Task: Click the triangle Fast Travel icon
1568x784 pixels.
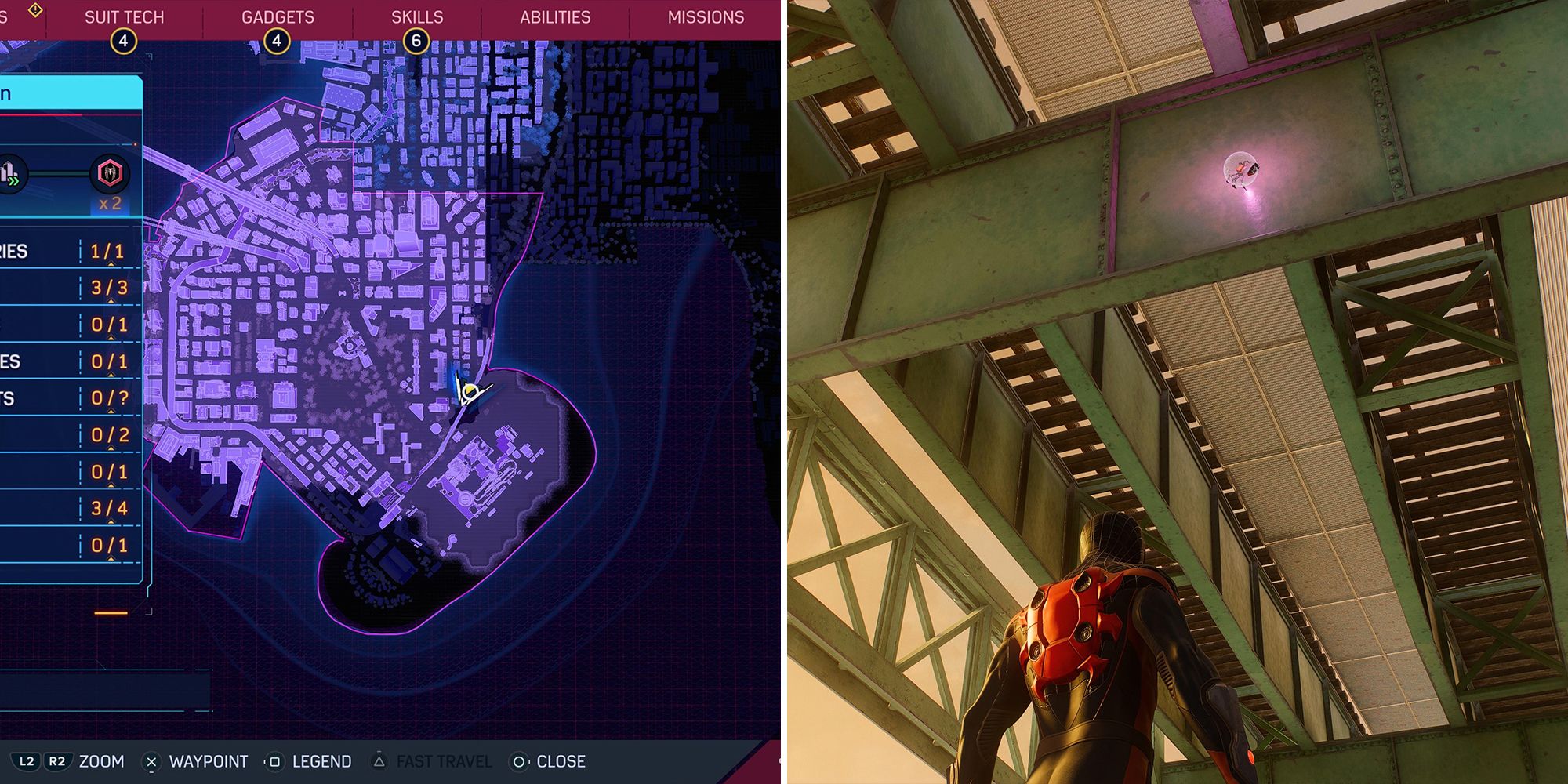Action: tap(379, 761)
